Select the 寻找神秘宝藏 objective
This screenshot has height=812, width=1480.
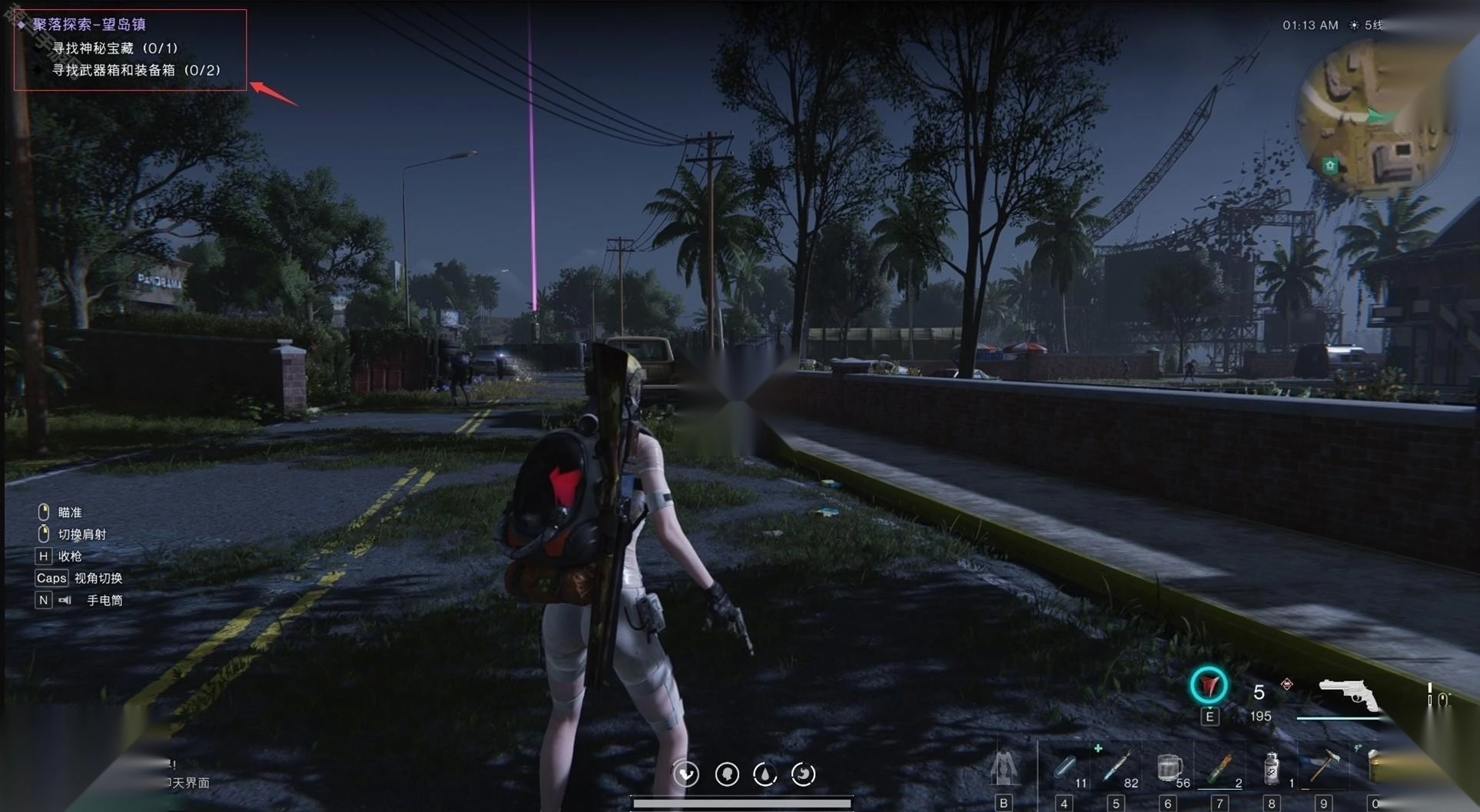[114, 48]
